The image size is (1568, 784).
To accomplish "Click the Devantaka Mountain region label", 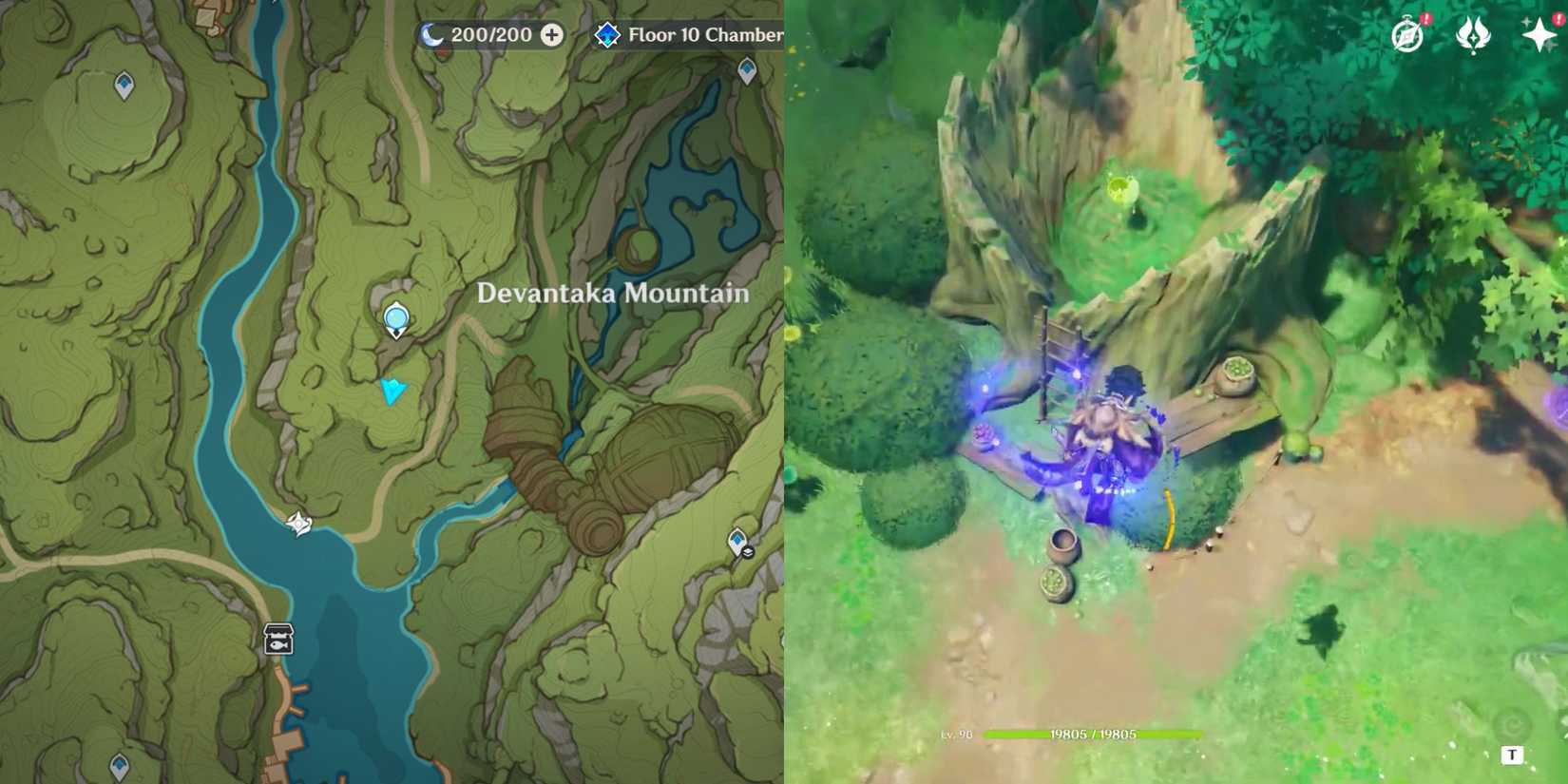I will click(611, 295).
